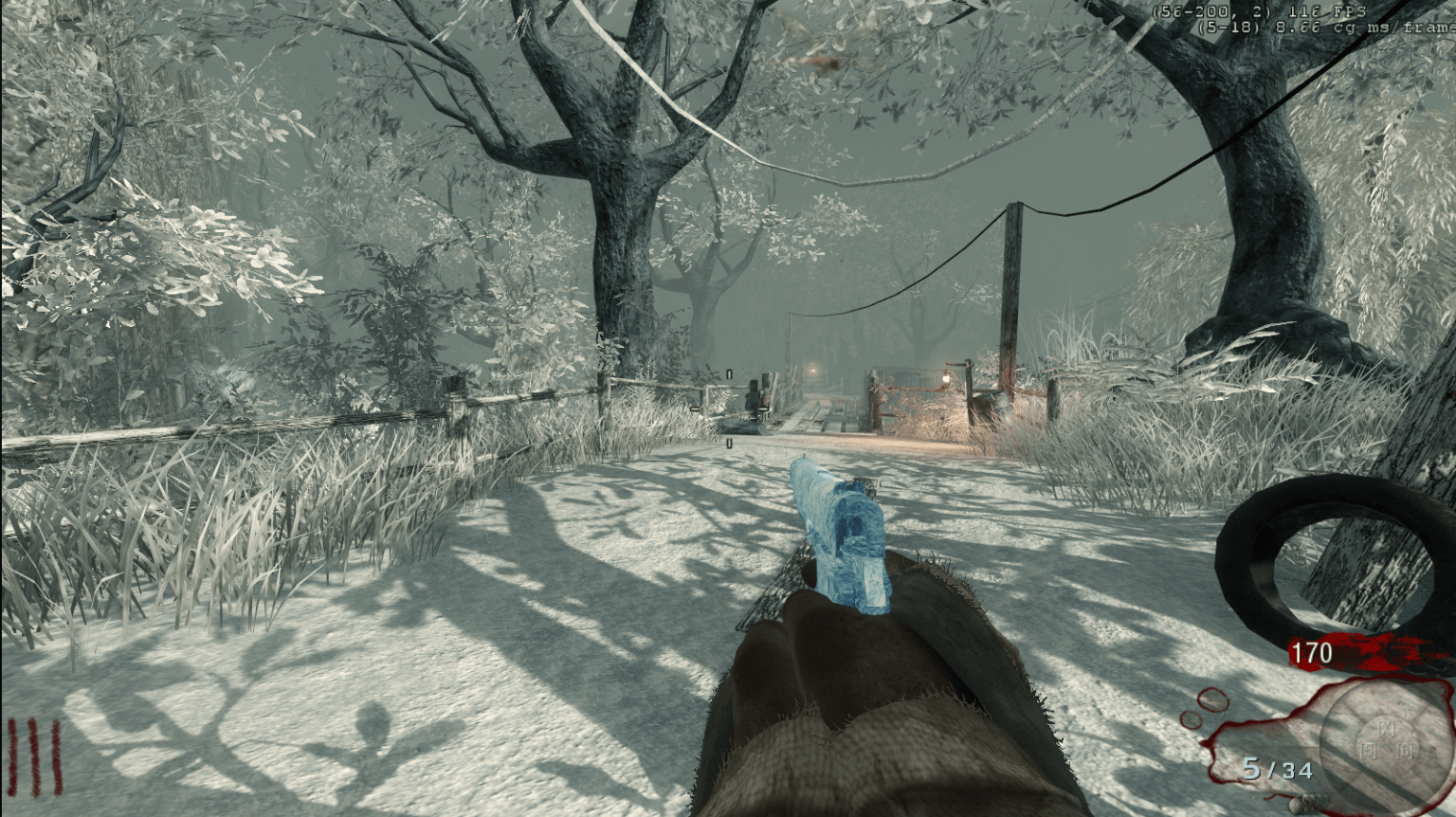Image resolution: width=1456 pixels, height=817 pixels.
Task: Select the distant glowing light on the bridge
Action: pyautogui.click(x=813, y=372)
